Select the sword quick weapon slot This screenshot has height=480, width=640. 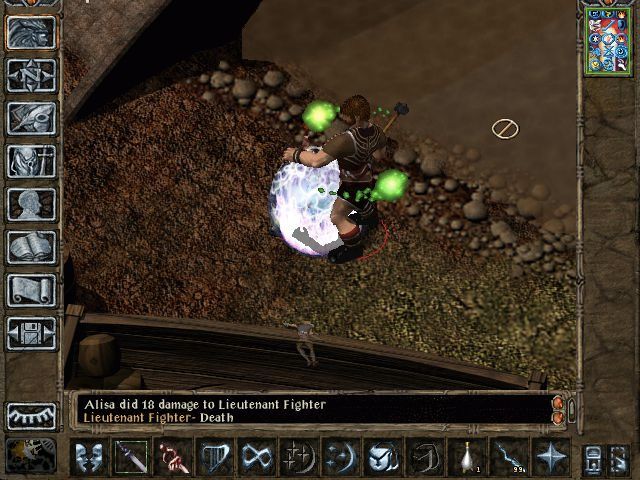[132, 457]
